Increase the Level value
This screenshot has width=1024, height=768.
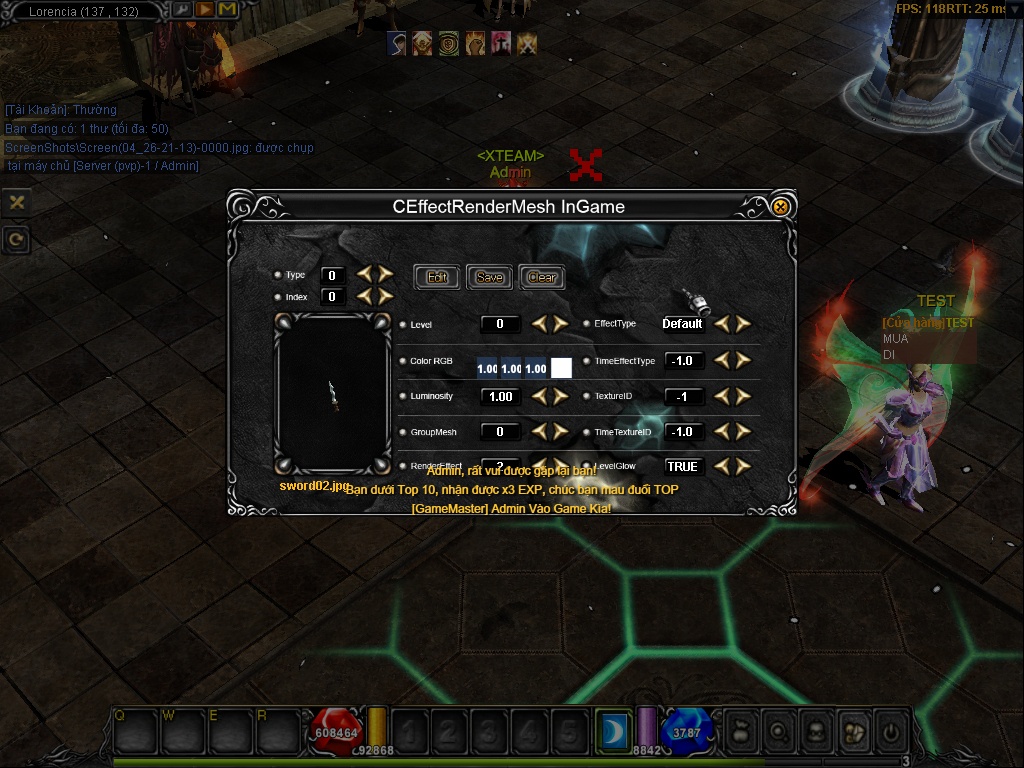[x=560, y=324]
